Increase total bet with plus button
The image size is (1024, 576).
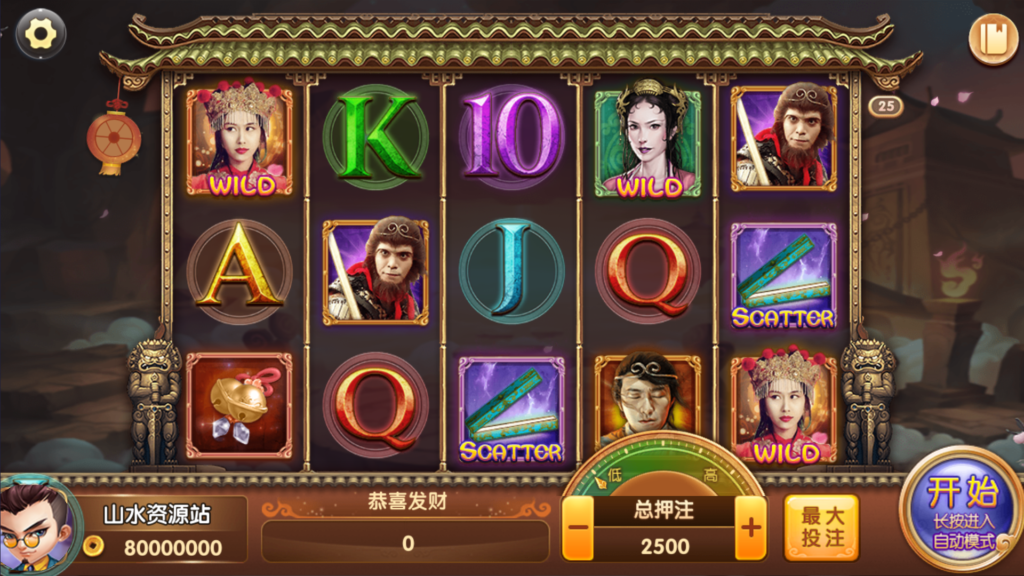(x=750, y=527)
